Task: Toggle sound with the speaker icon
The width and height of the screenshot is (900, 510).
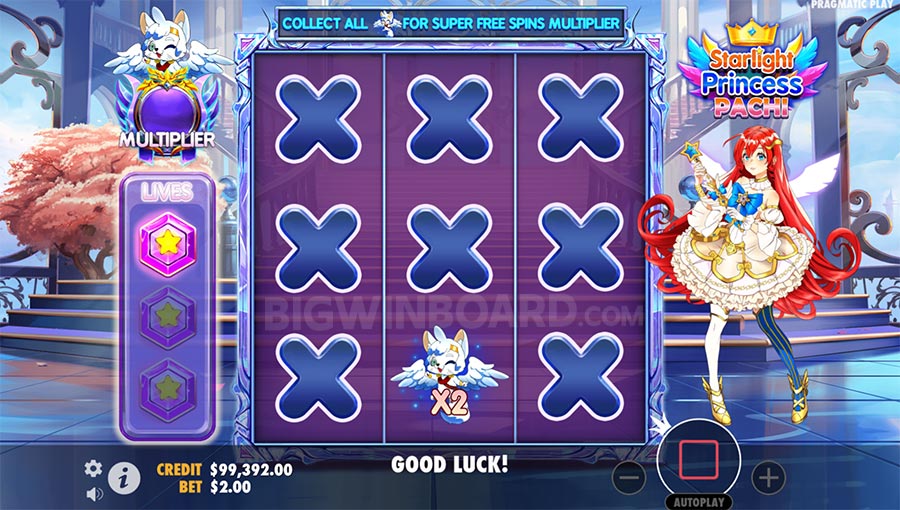Action: click(x=94, y=493)
